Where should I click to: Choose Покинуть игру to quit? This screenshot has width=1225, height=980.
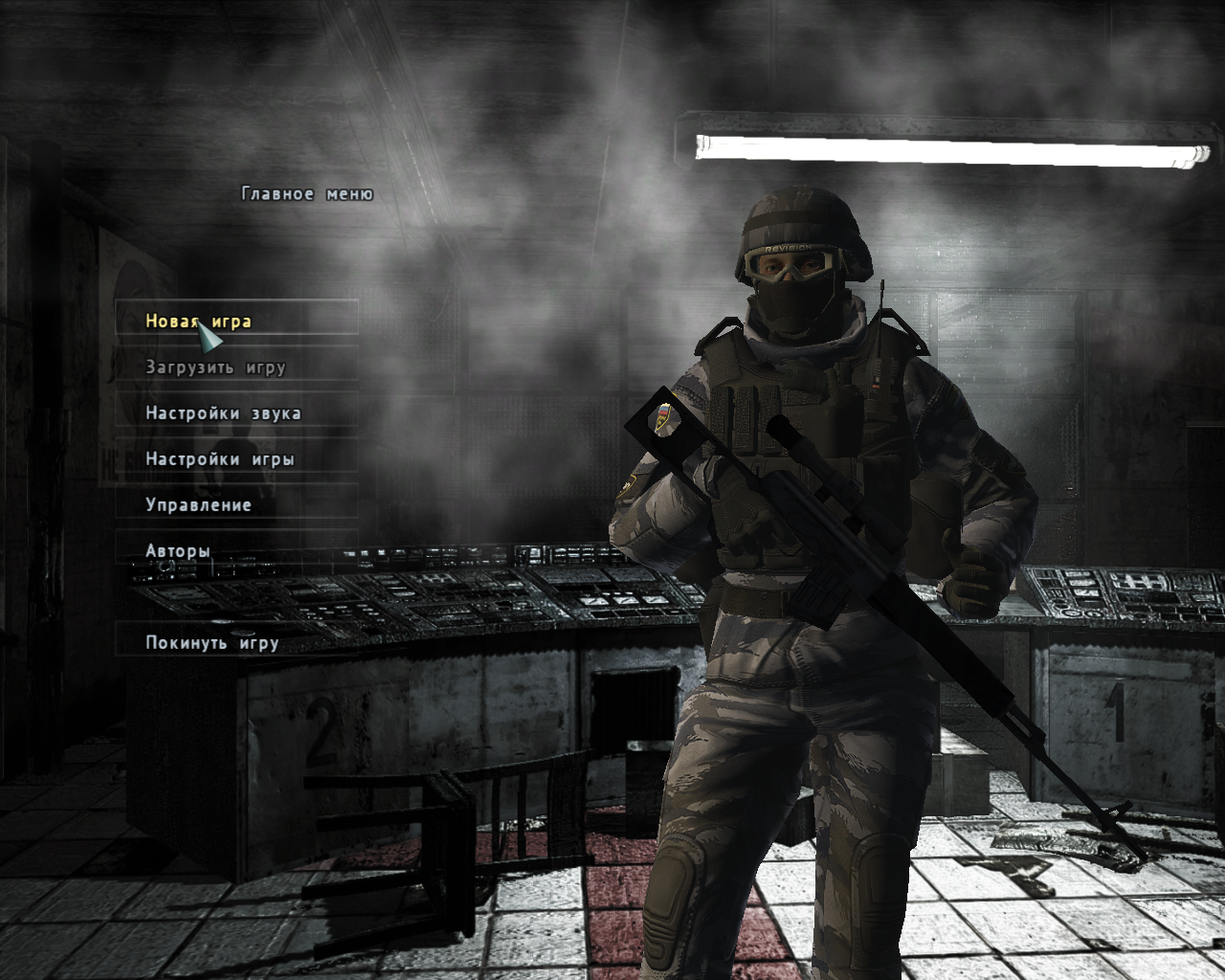(212, 642)
